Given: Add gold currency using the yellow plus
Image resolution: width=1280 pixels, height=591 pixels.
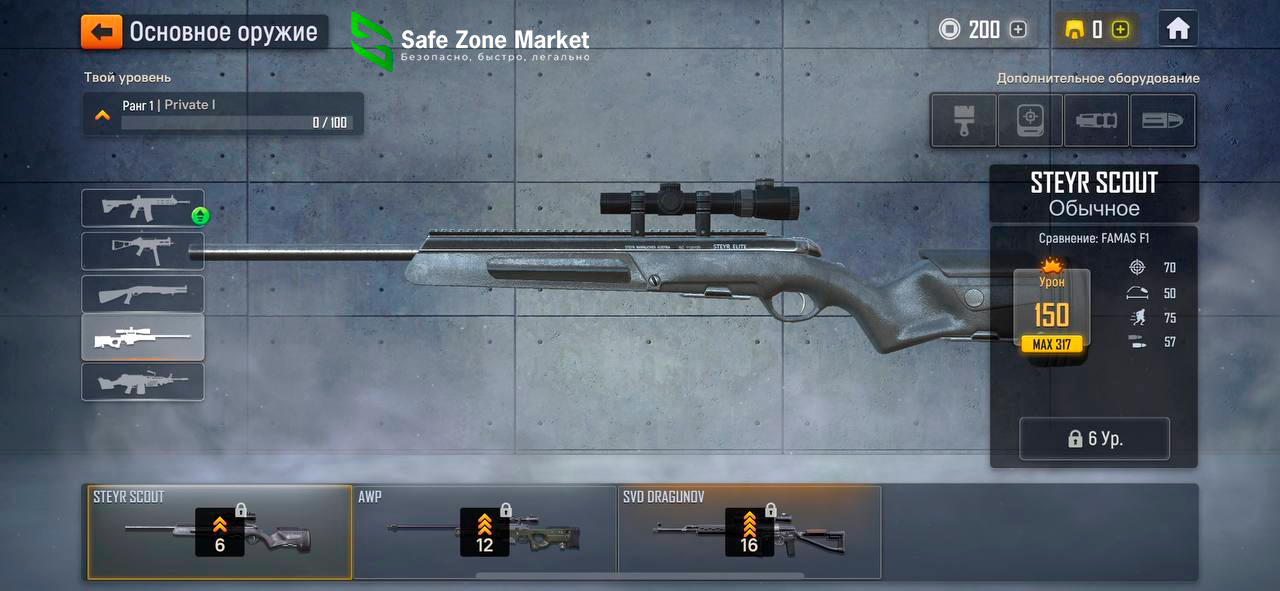Looking at the screenshot, I should pyautogui.click(x=1120, y=30).
